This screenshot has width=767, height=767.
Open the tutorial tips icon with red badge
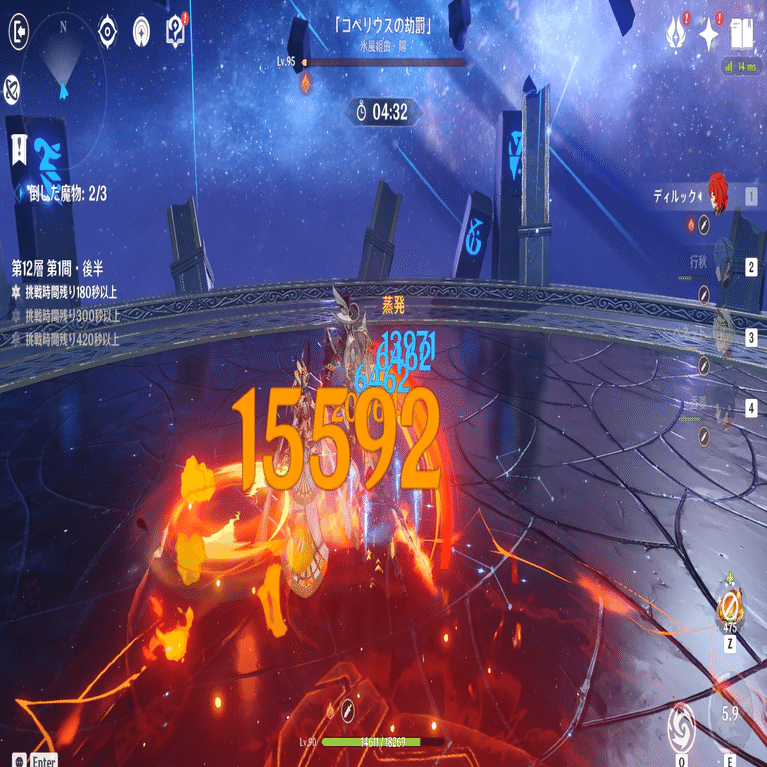[176, 31]
